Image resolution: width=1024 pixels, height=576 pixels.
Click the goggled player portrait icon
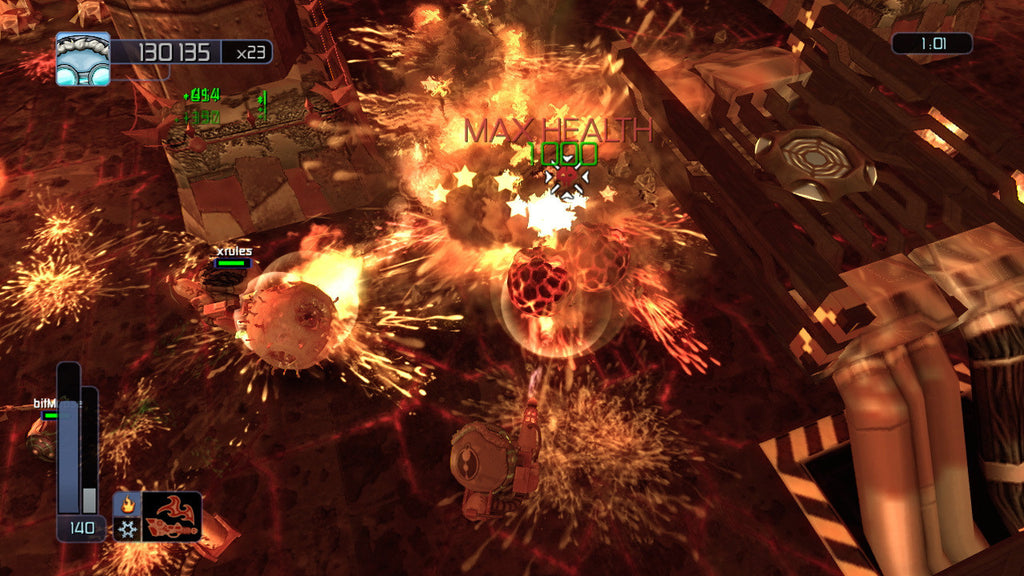click(83, 58)
